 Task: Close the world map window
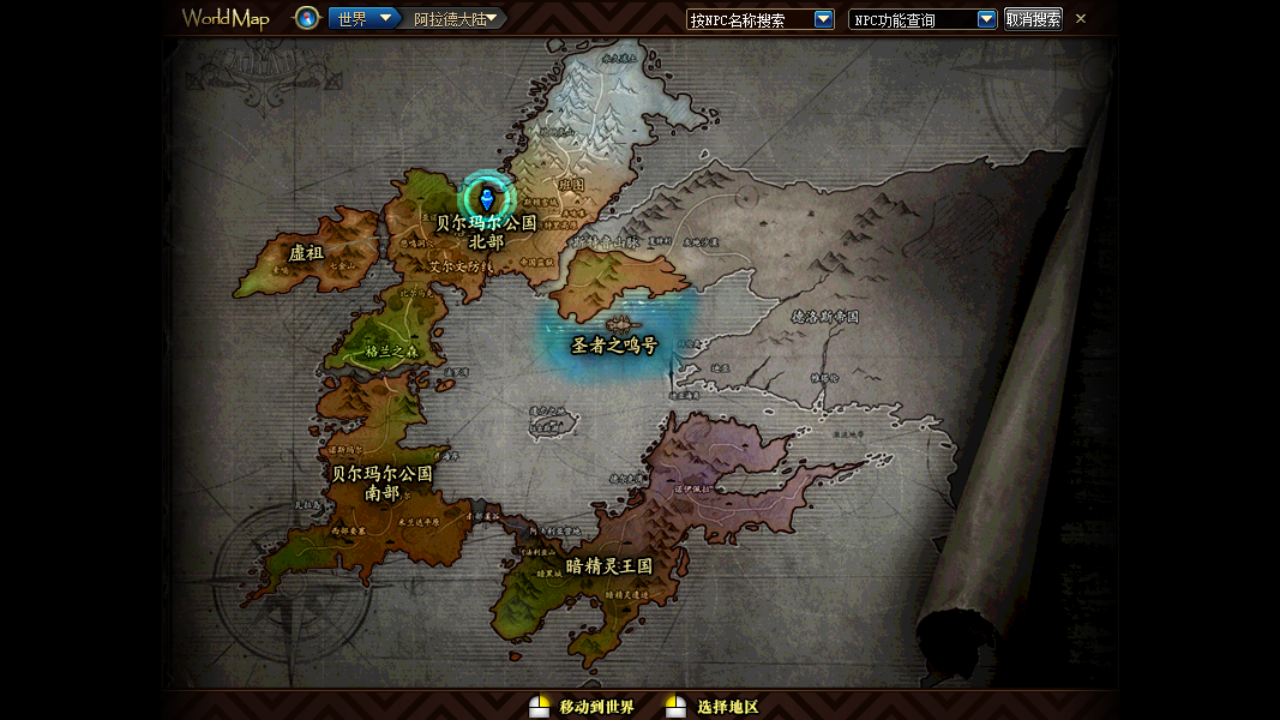pos(1081,18)
